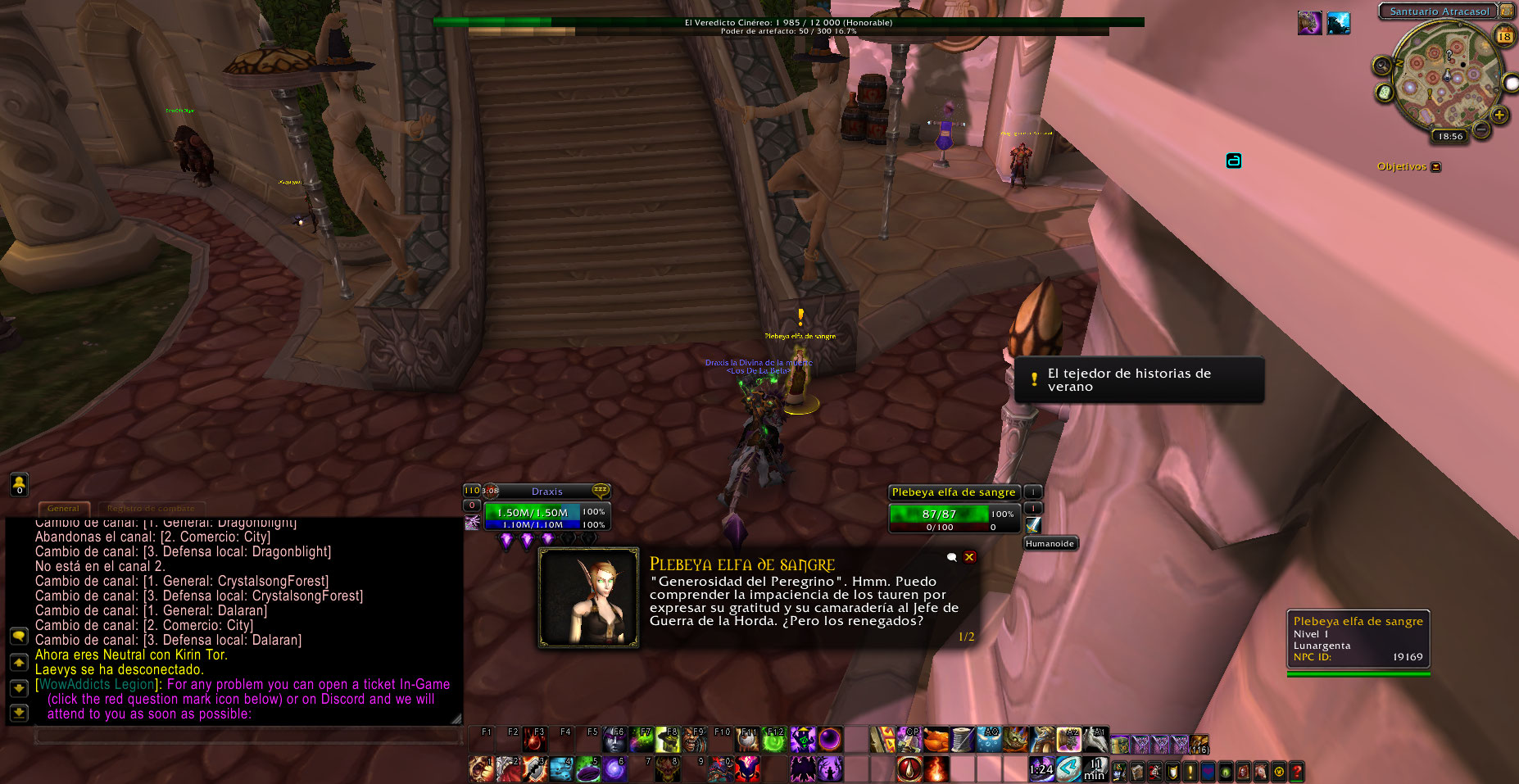Use the spool of thread icon
The image size is (1519, 784).
coord(962,740)
